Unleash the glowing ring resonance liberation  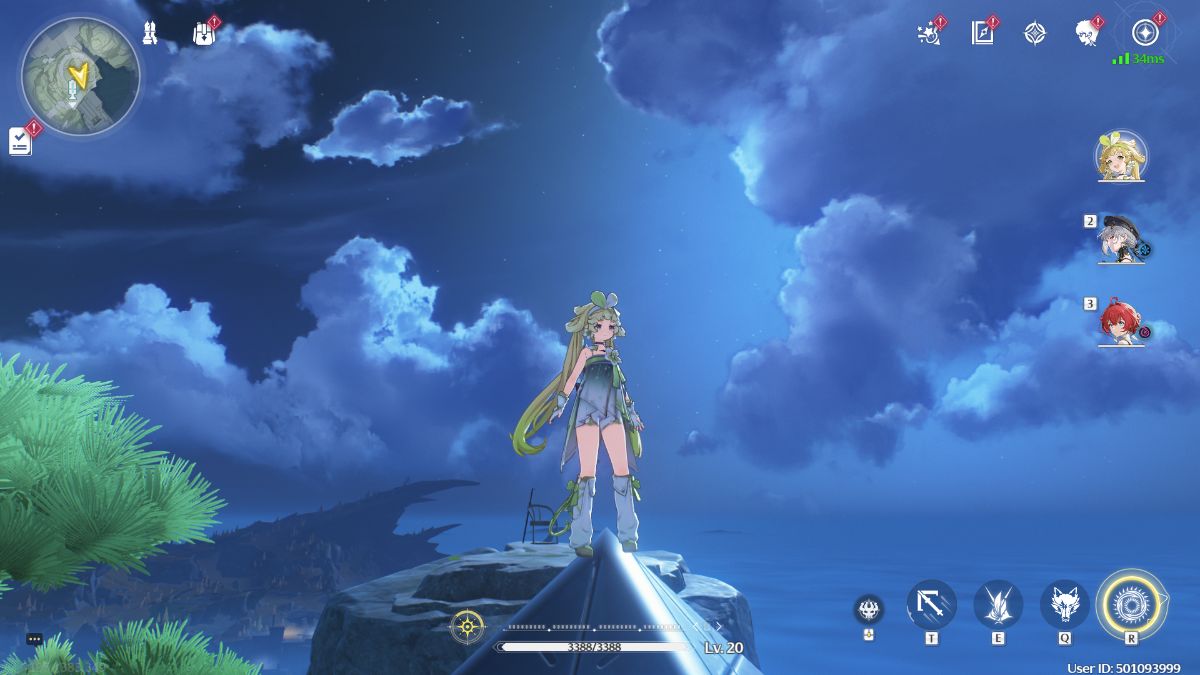[x=1131, y=603]
